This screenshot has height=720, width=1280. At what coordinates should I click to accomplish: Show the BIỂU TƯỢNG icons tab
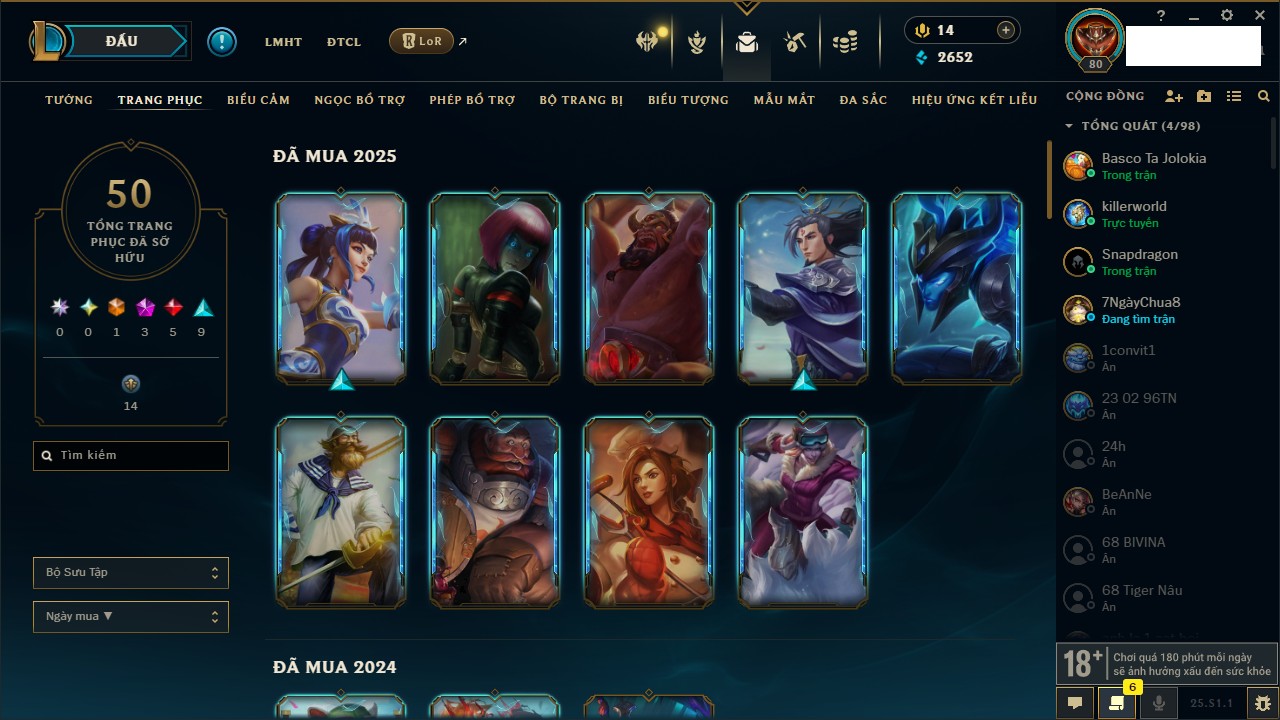pyautogui.click(x=688, y=100)
